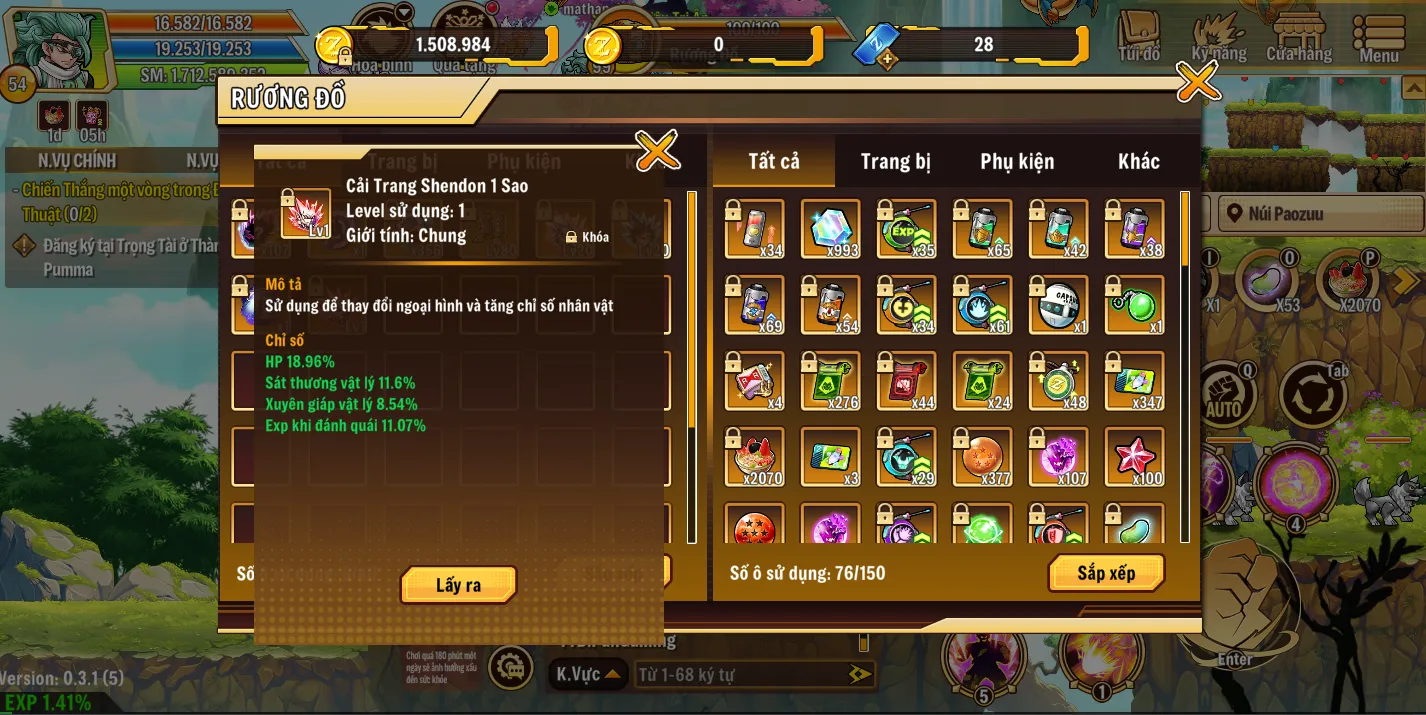Screen dimensions: 1426x715
Task: Select the x347 ticket item slot
Action: pos(1134,381)
